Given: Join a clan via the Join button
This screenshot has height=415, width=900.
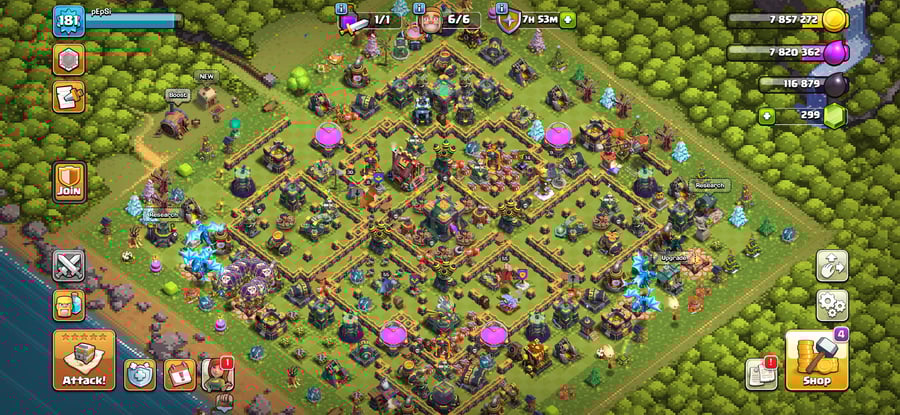Looking at the screenshot, I should [x=69, y=182].
